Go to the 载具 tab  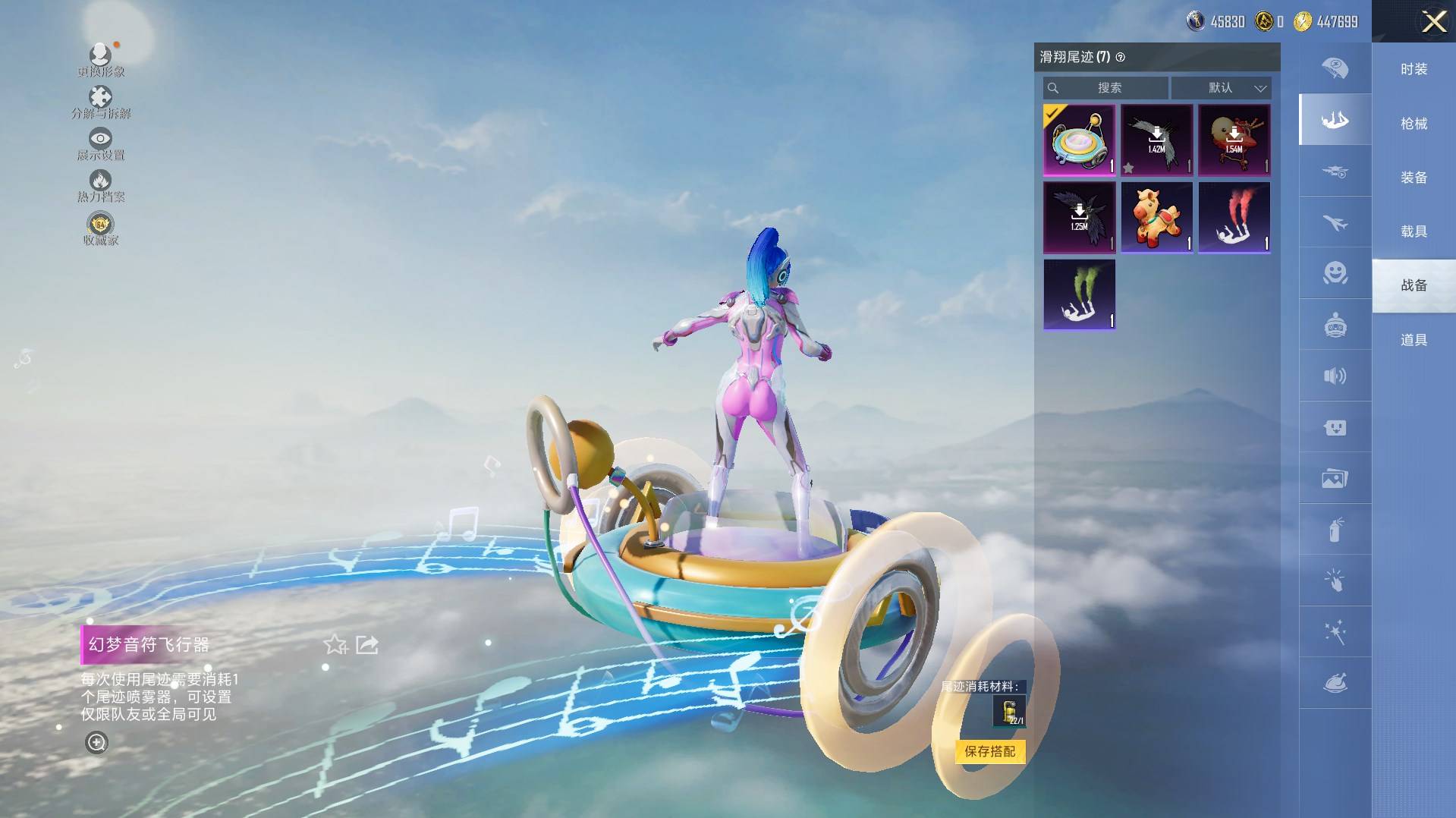pyautogui.click(x=1414, y=231)
